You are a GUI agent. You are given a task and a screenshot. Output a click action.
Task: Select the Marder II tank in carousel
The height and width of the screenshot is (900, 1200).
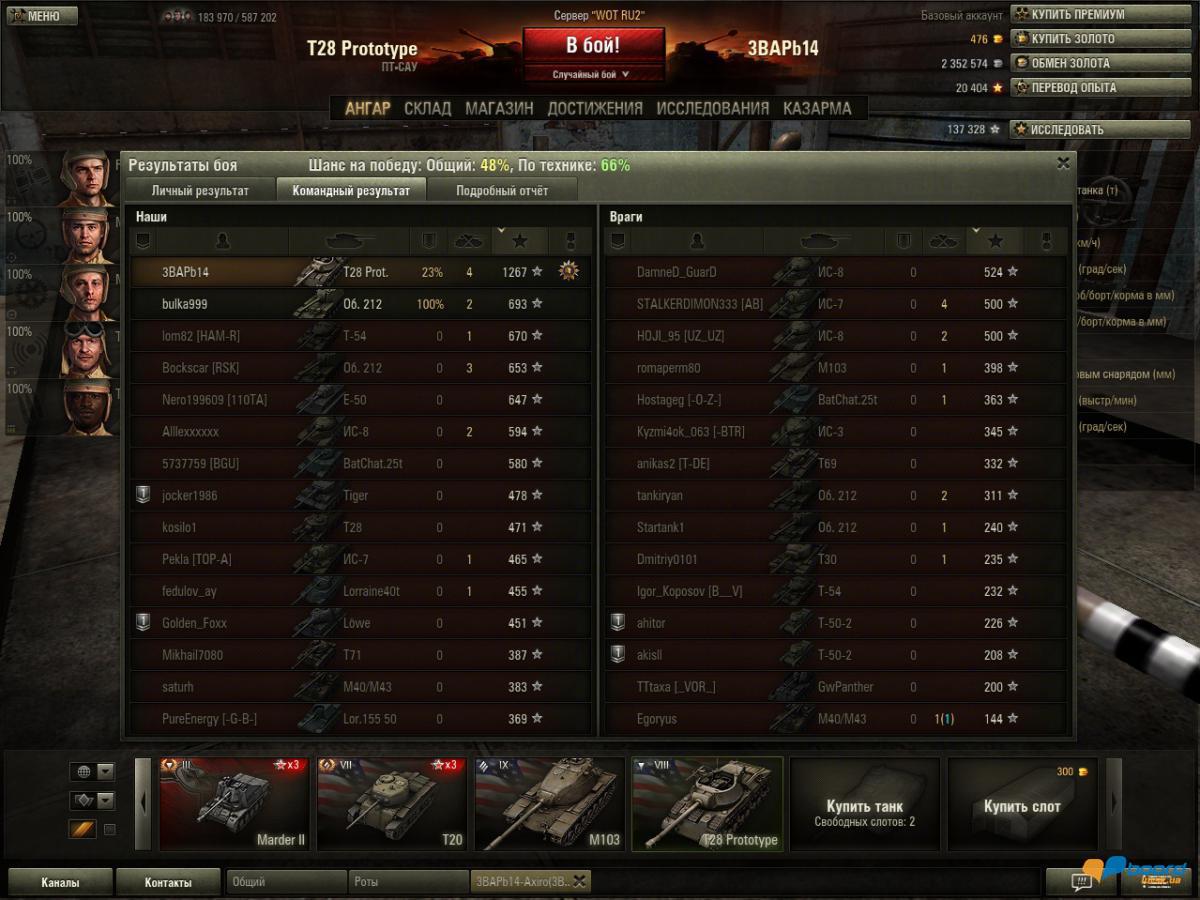point(234,804)
